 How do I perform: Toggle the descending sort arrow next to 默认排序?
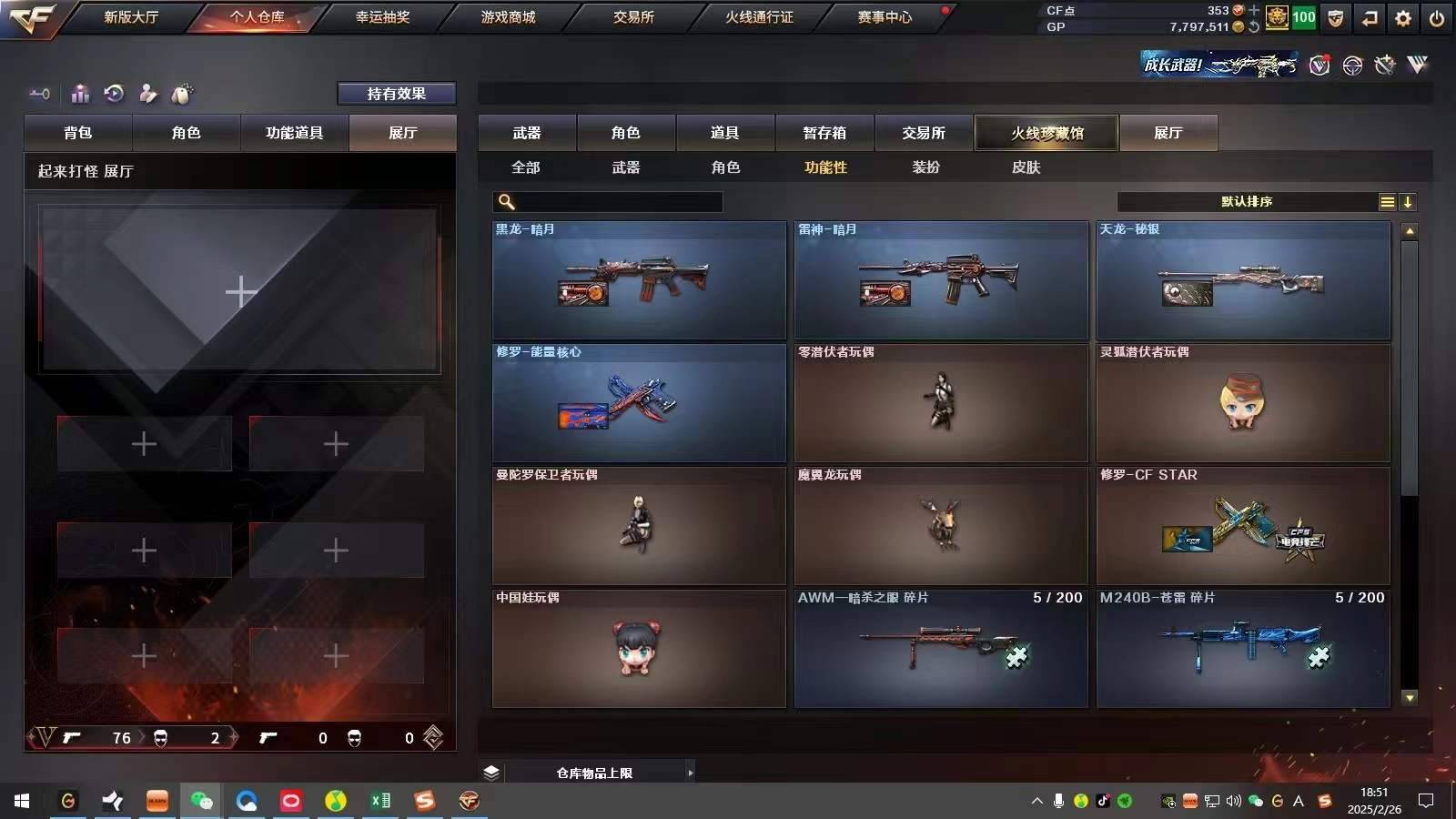click(1409, 202)
